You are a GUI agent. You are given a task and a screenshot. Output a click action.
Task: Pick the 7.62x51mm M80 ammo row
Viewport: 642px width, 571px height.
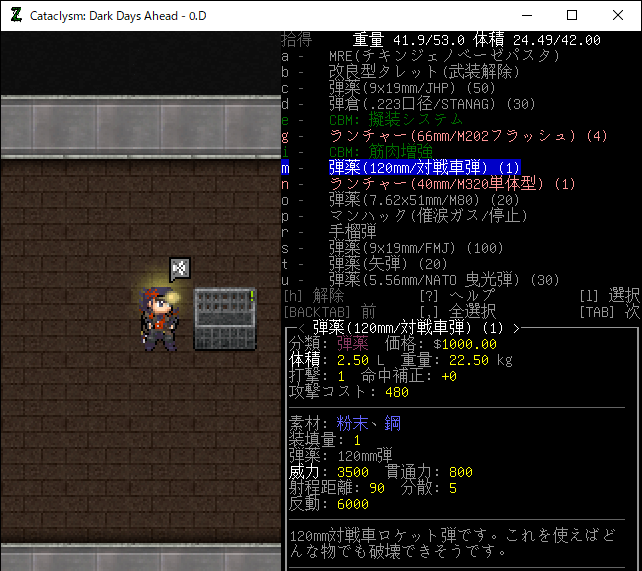coord(426,200)
